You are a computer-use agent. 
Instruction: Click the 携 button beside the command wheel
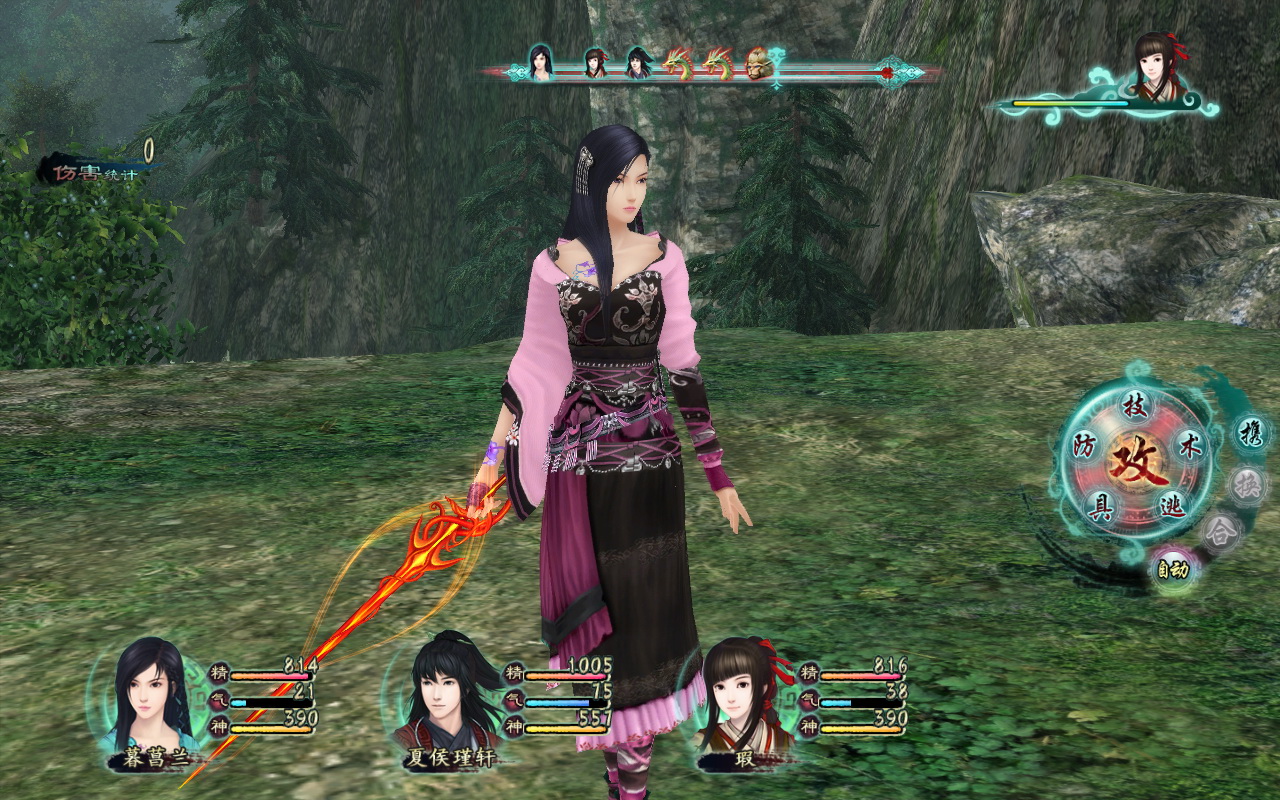[1249, 434]
